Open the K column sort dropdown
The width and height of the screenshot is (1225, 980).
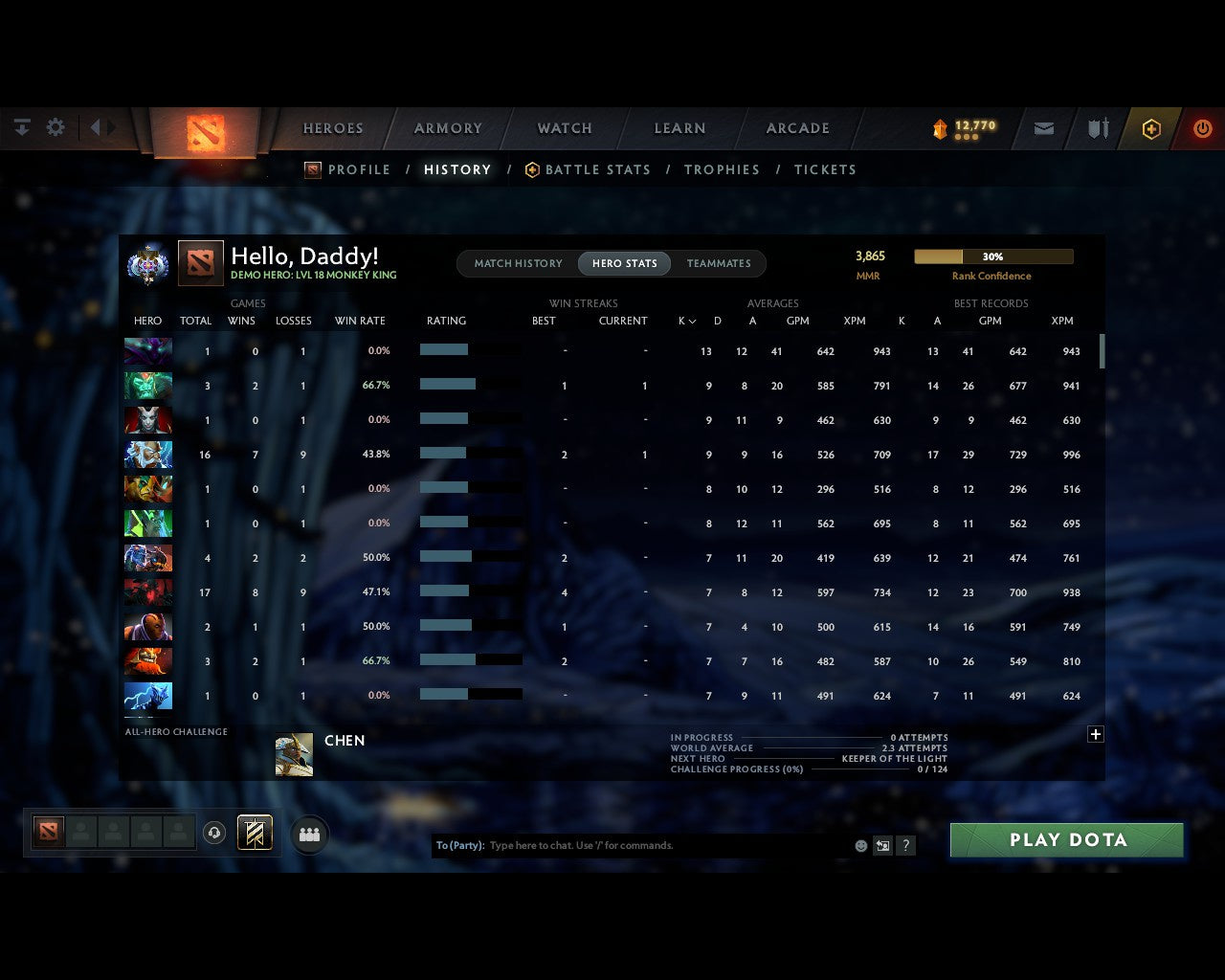point(687,321)
